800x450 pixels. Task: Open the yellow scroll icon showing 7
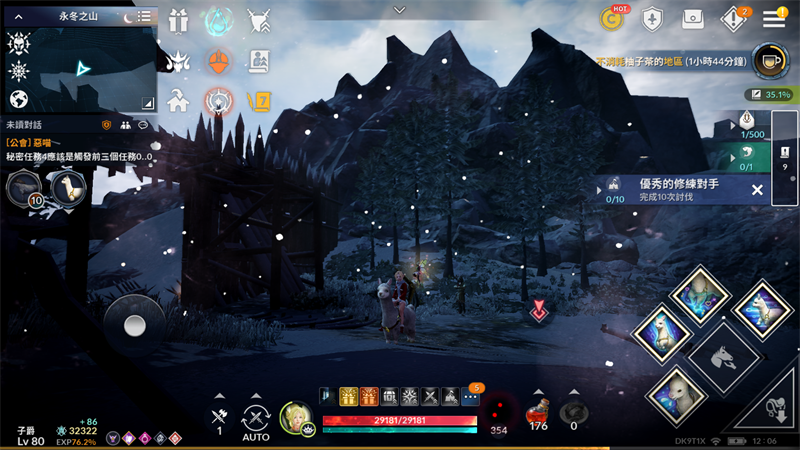click(x=259, y=100)
